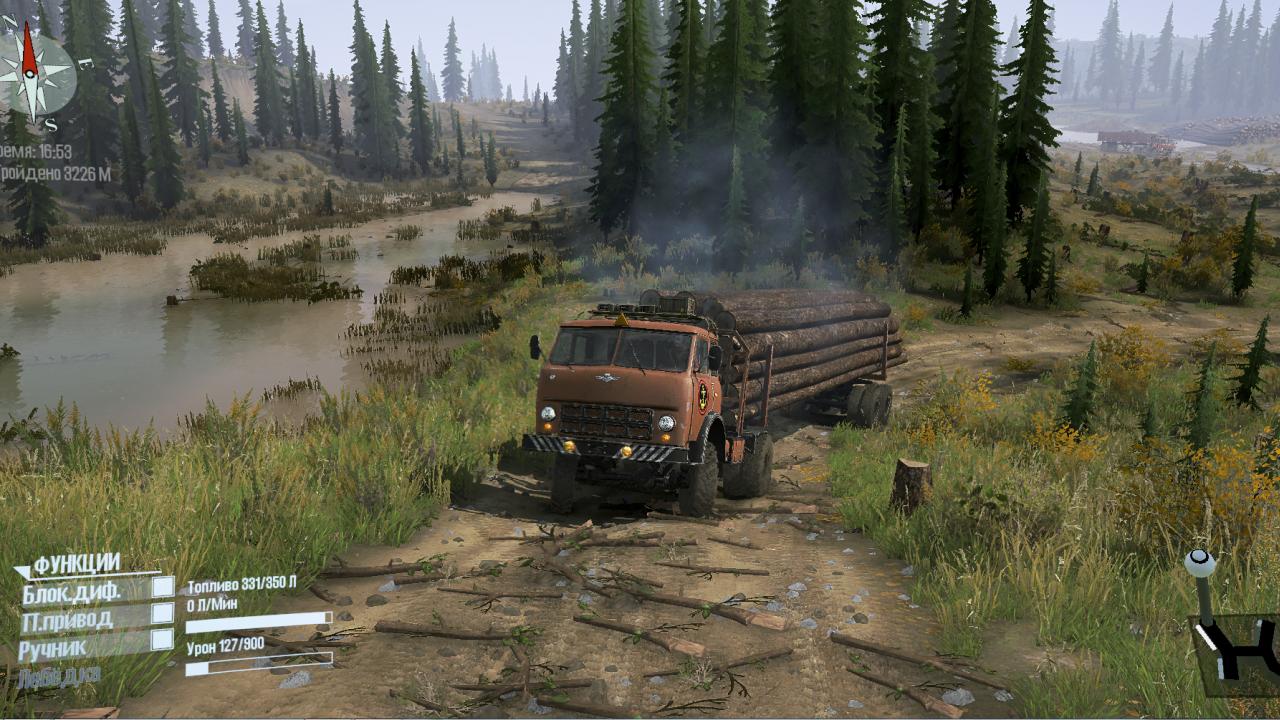Toggle the Ручник handbrake checkbox
Viewport: 1280px width, 720px height.
pyautogui.click(x=162, y=640)
